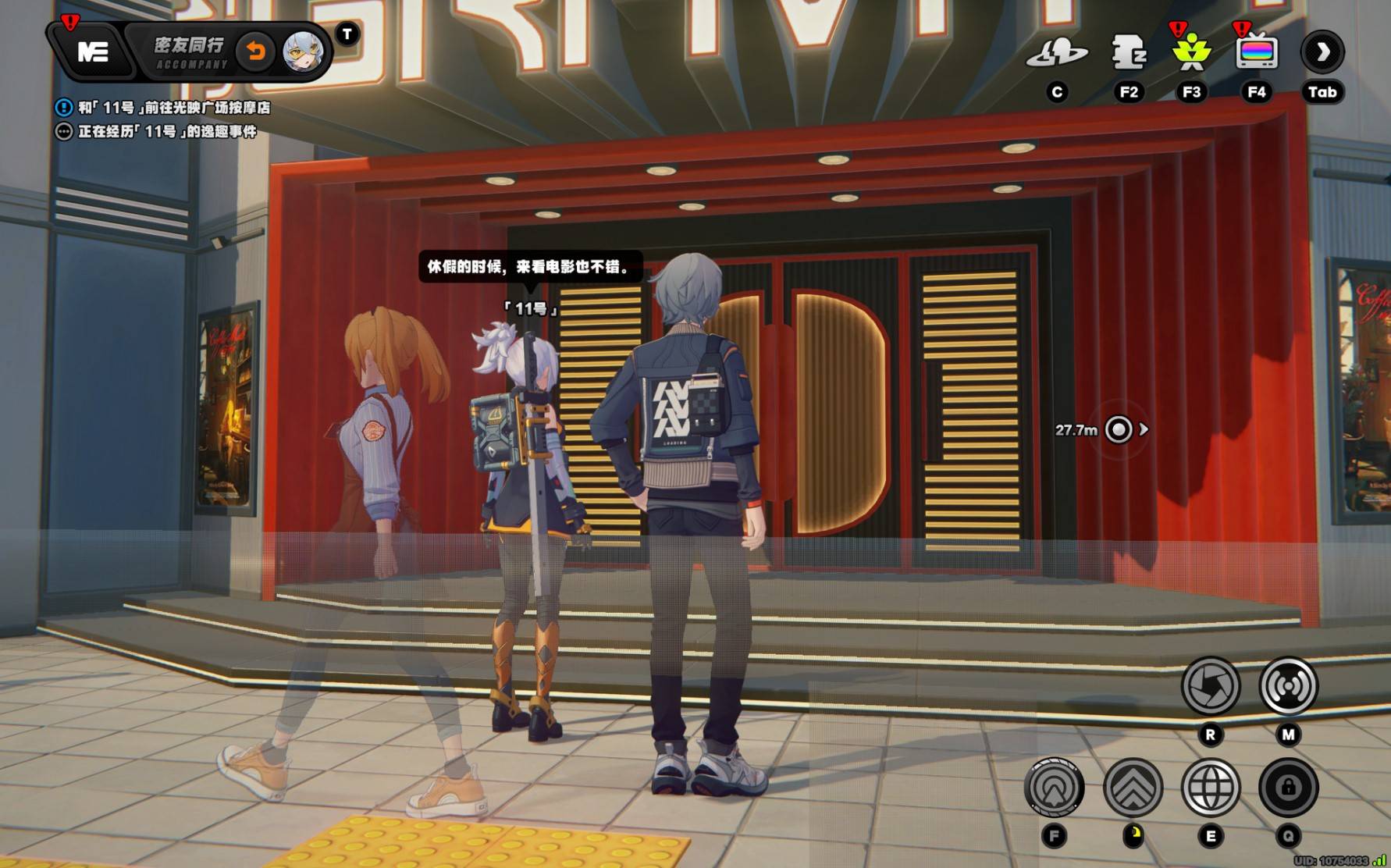Open the ringed planet icon

(x=1056, y=52)
